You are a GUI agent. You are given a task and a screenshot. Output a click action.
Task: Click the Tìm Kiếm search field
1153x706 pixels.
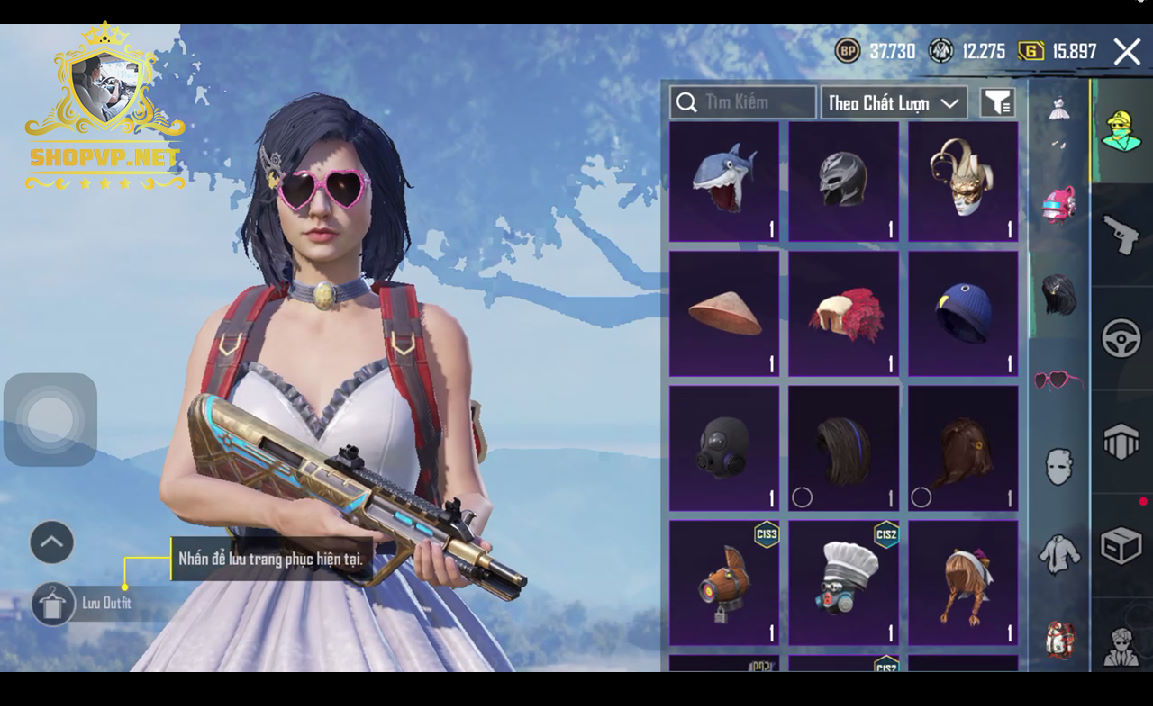click(743, 102)
